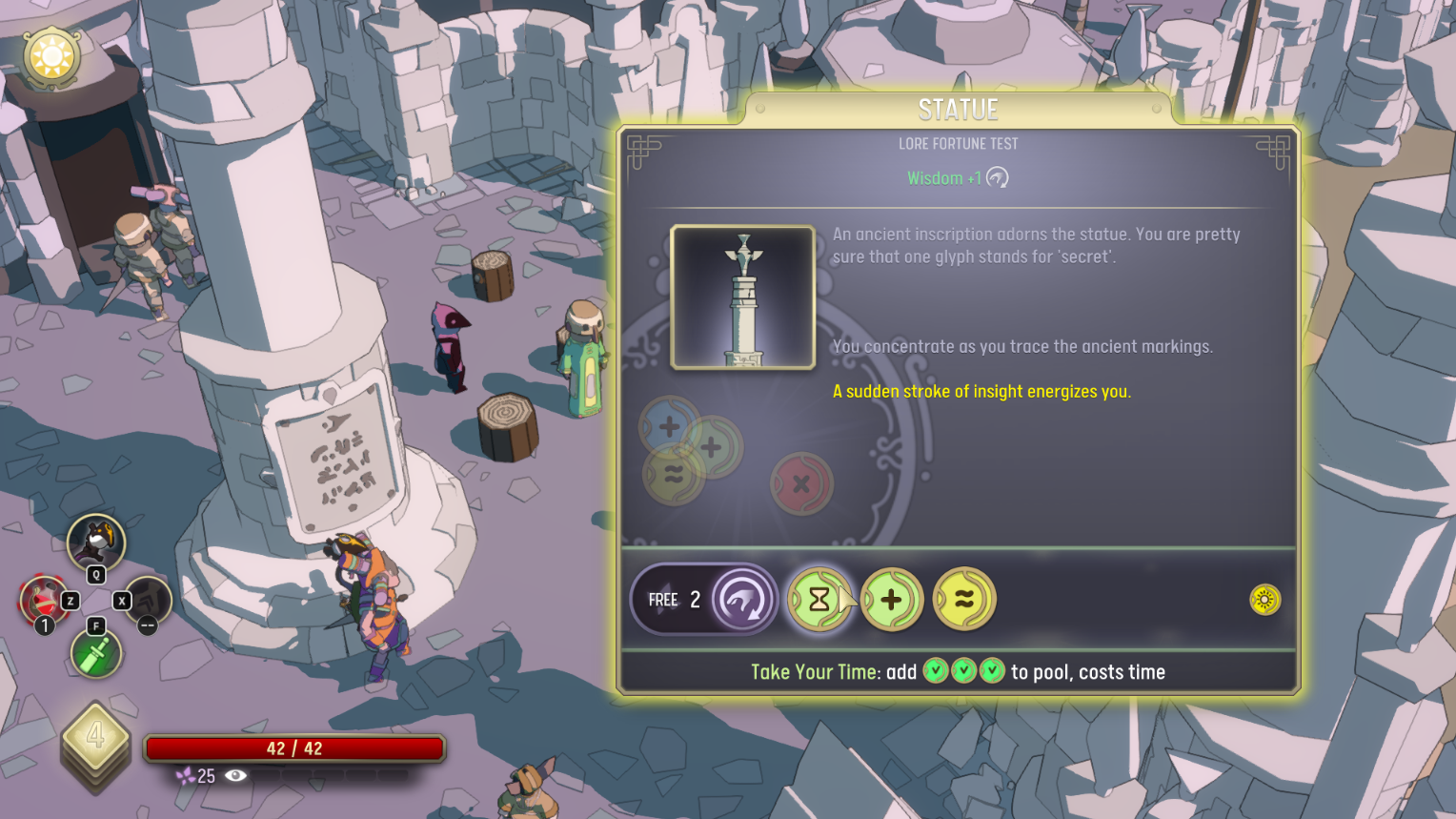
Task: Choose the hourglass Take Your Time token
Action: [819, 600]
